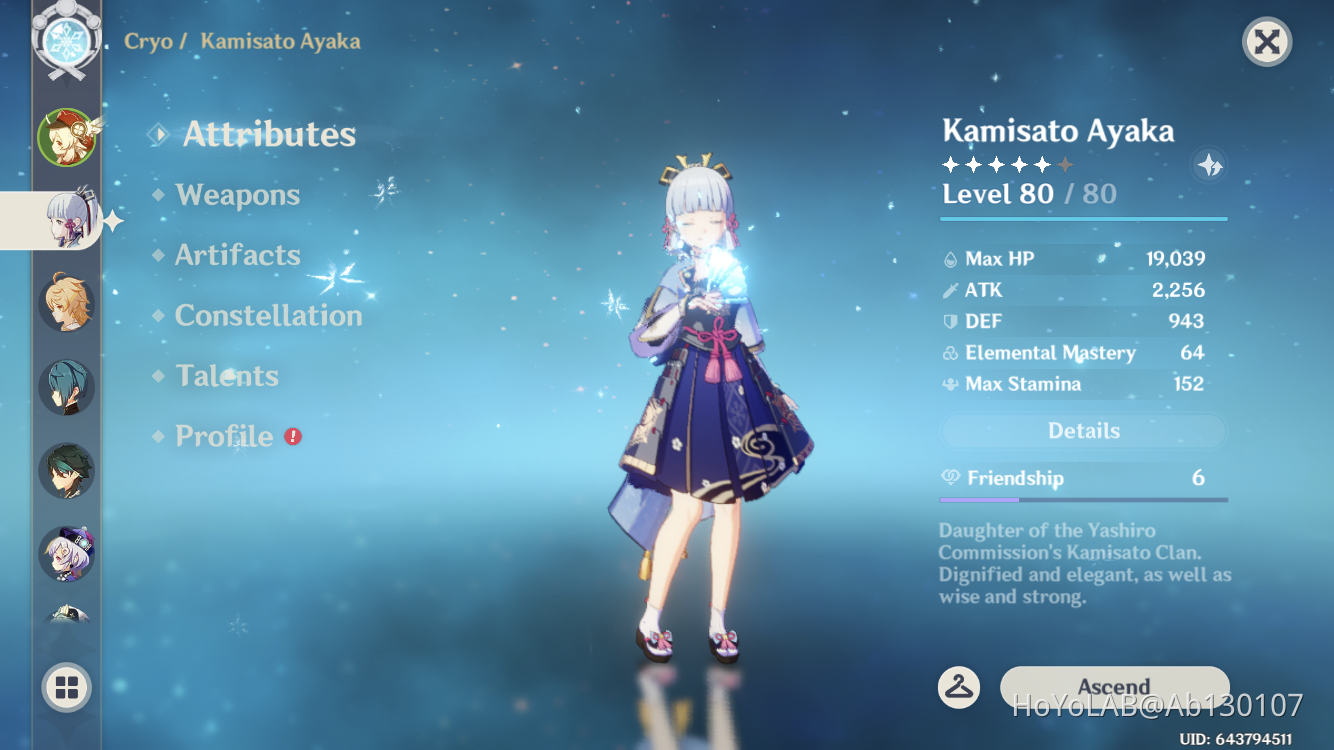Click the Max HP stat row
1334x750 pixels.
pos(1083,258)
